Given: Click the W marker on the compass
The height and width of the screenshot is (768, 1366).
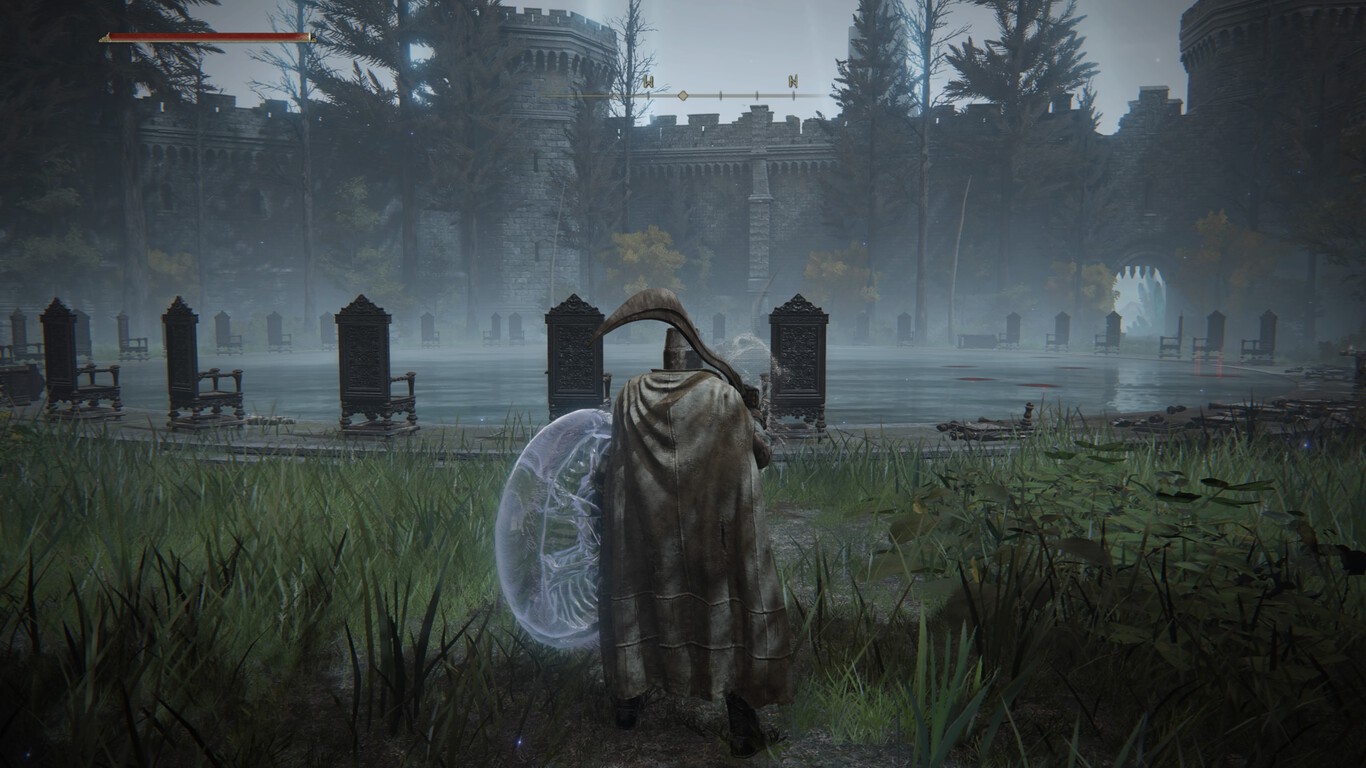Looking at the screenshot, I should [648, 81].
